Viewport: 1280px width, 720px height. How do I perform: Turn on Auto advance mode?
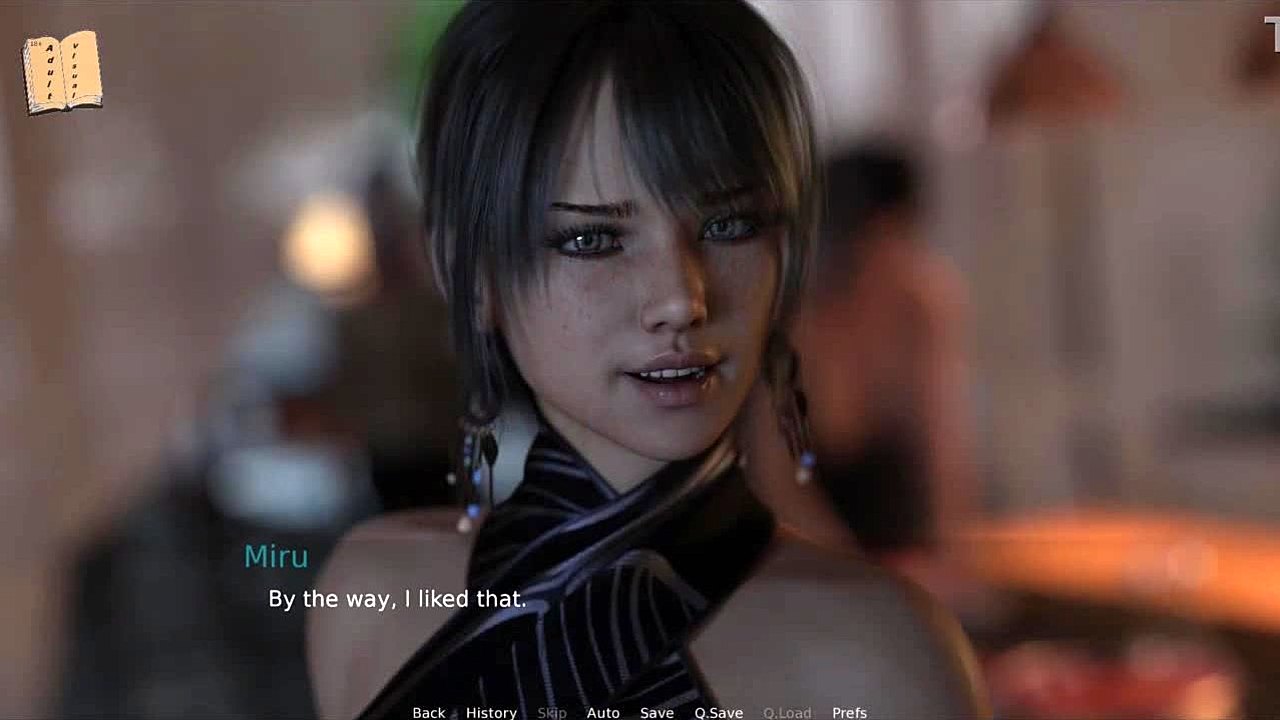603,712
